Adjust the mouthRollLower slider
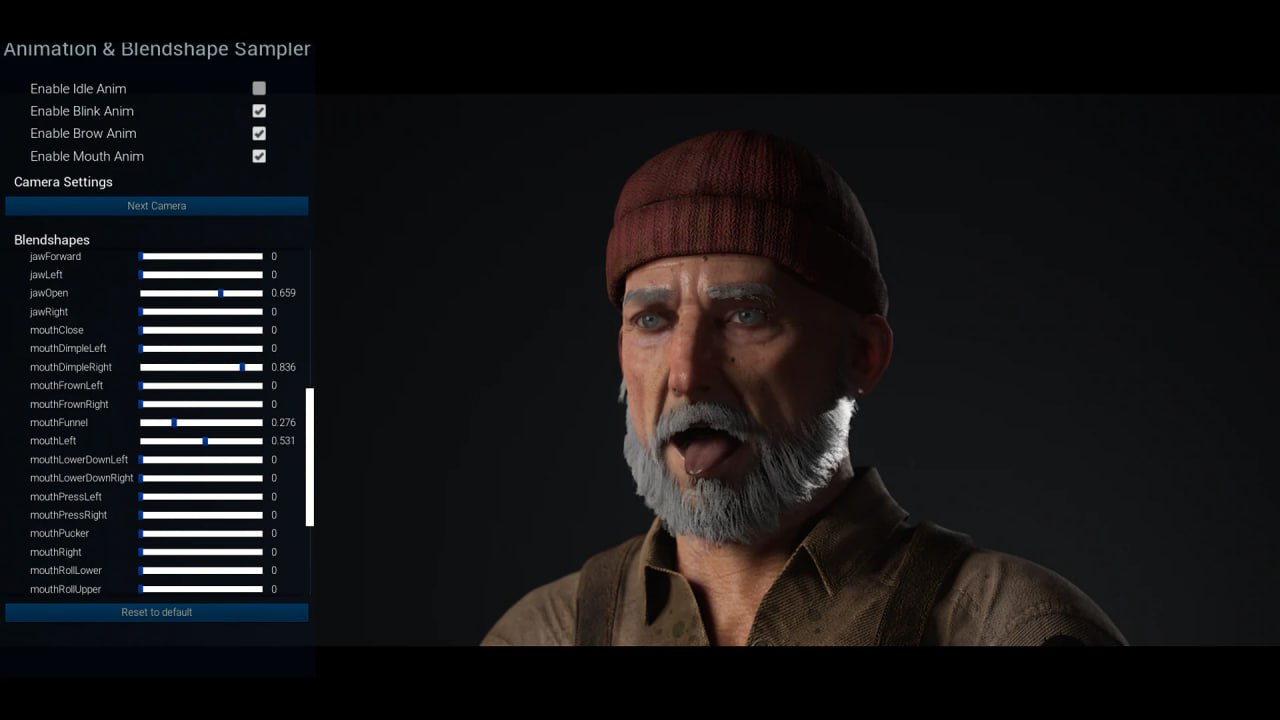1280x720 pixels. [200, 570]
